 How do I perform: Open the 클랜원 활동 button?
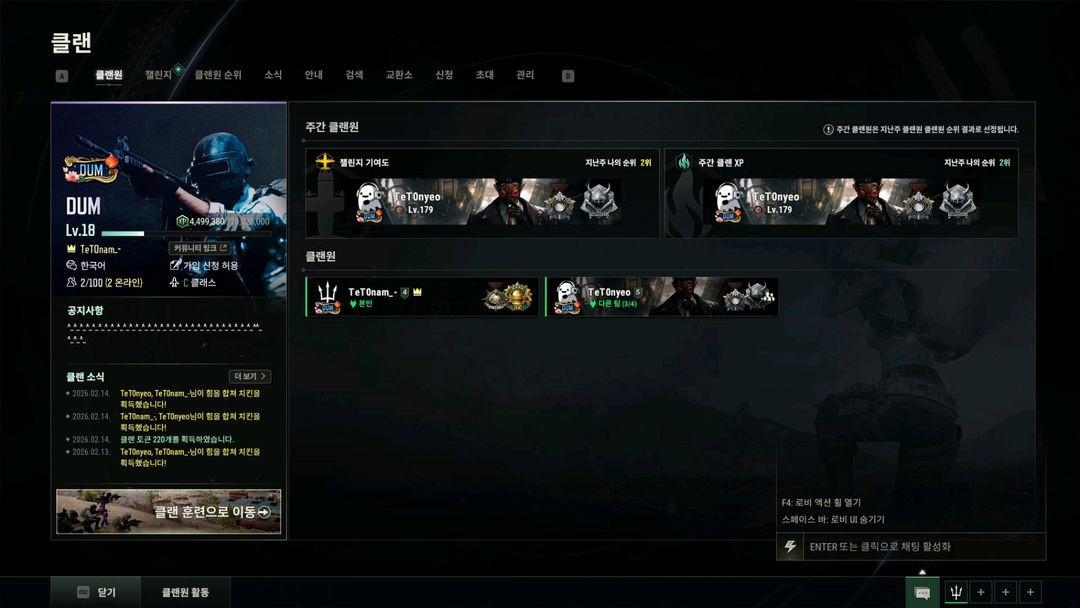tap(186, 593)
